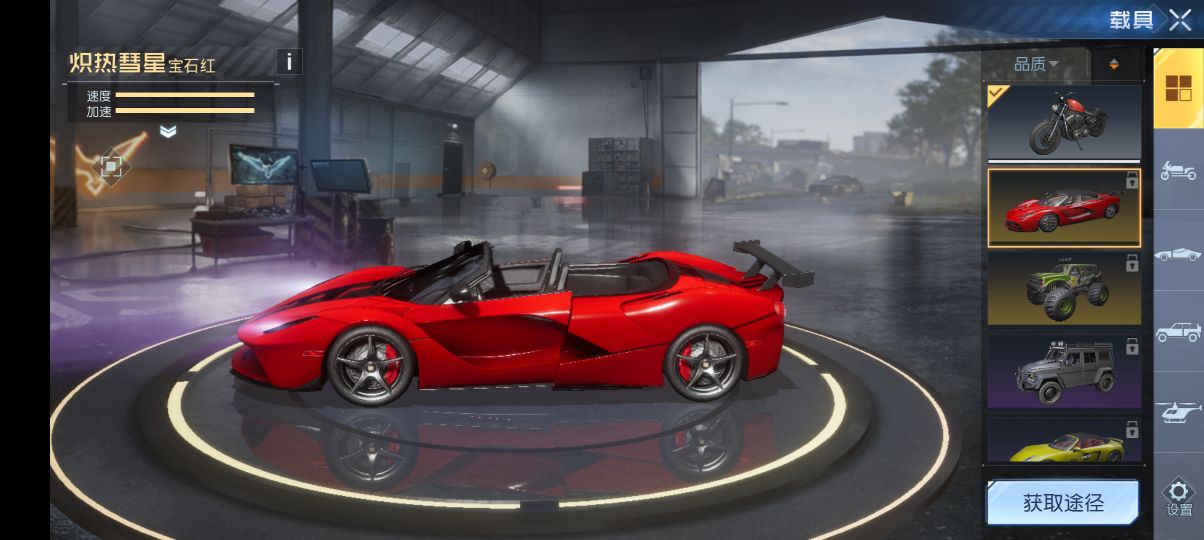
Task: Open the jeep category tab
Action: pos(1178,332)
